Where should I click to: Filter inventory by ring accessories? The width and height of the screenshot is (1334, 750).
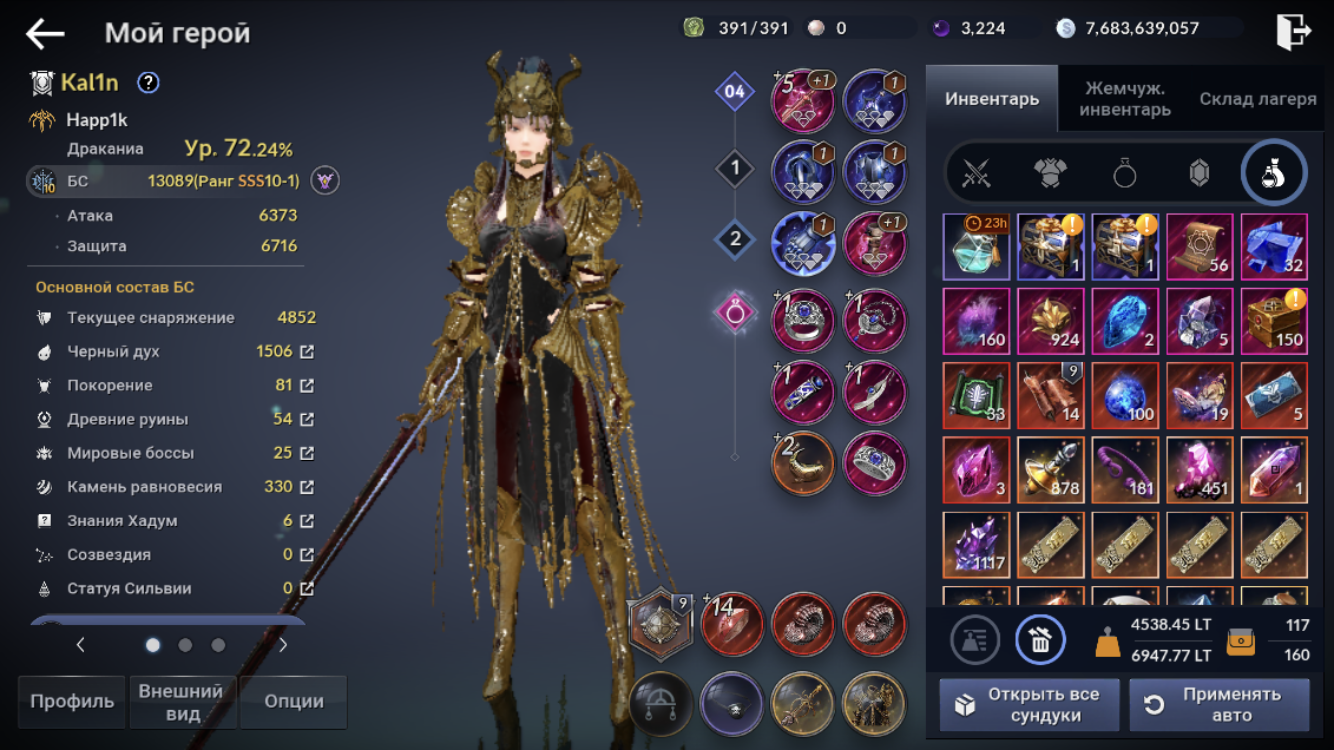pos(1125,173)
